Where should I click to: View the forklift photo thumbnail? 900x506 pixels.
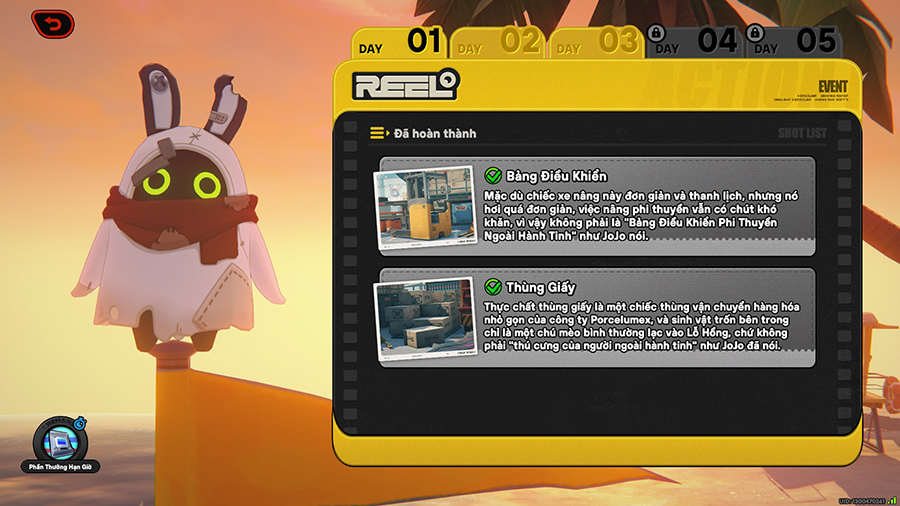(423, 209)
